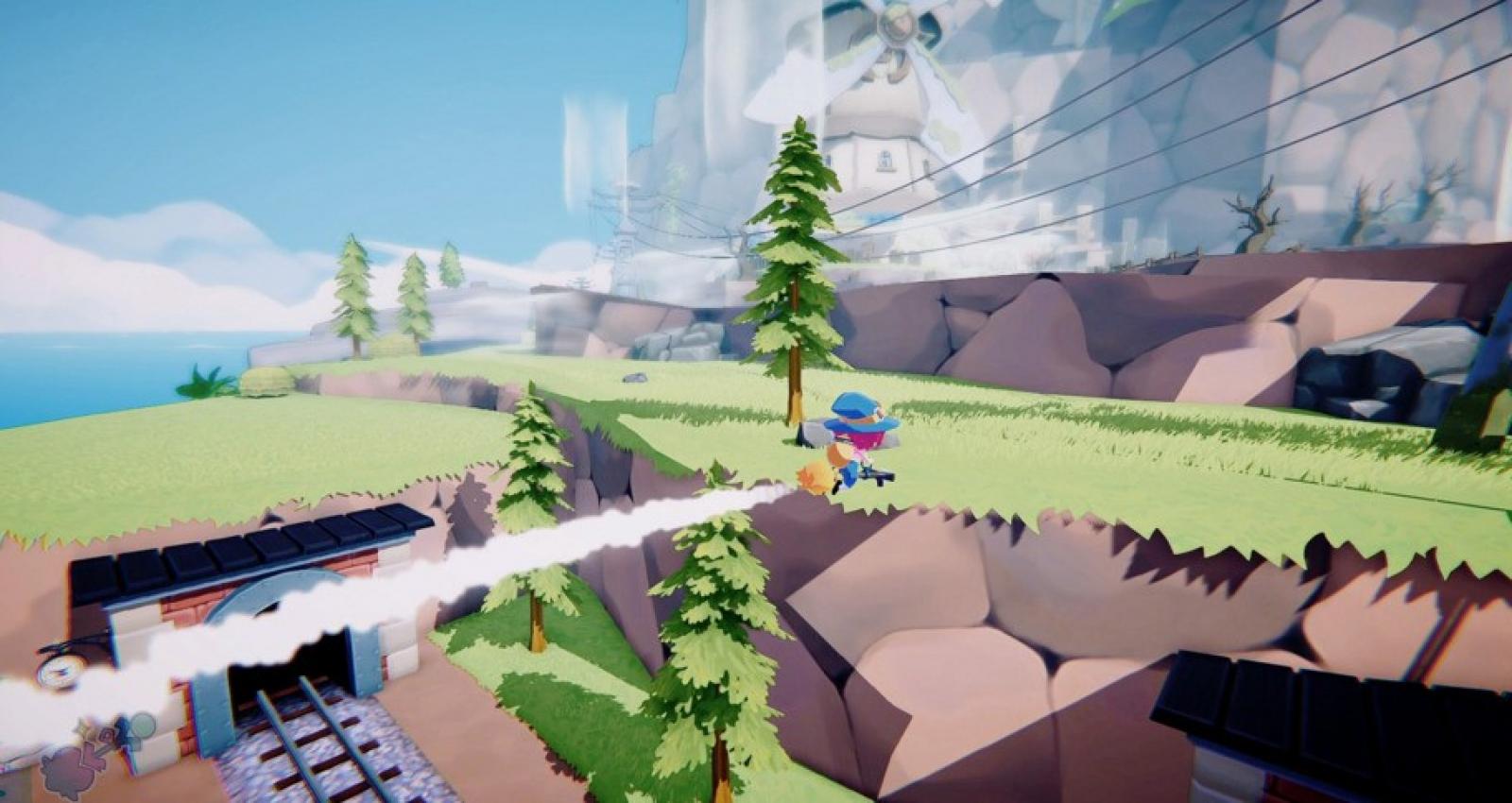Select the green circle HUD icon

pos(141,726)
